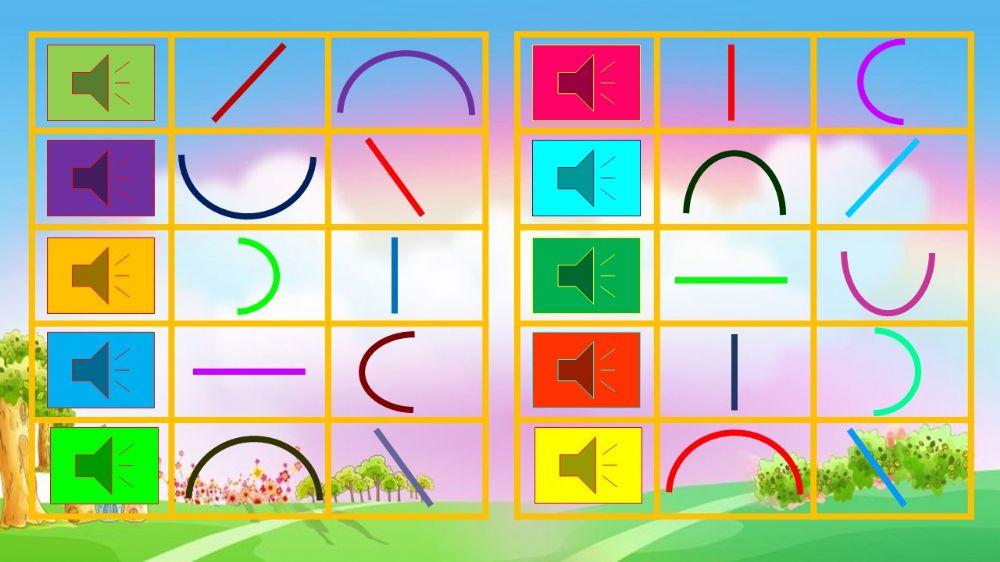1000x562 pixels.
Task: Click the orange speaker button
Action: [101, 275]
